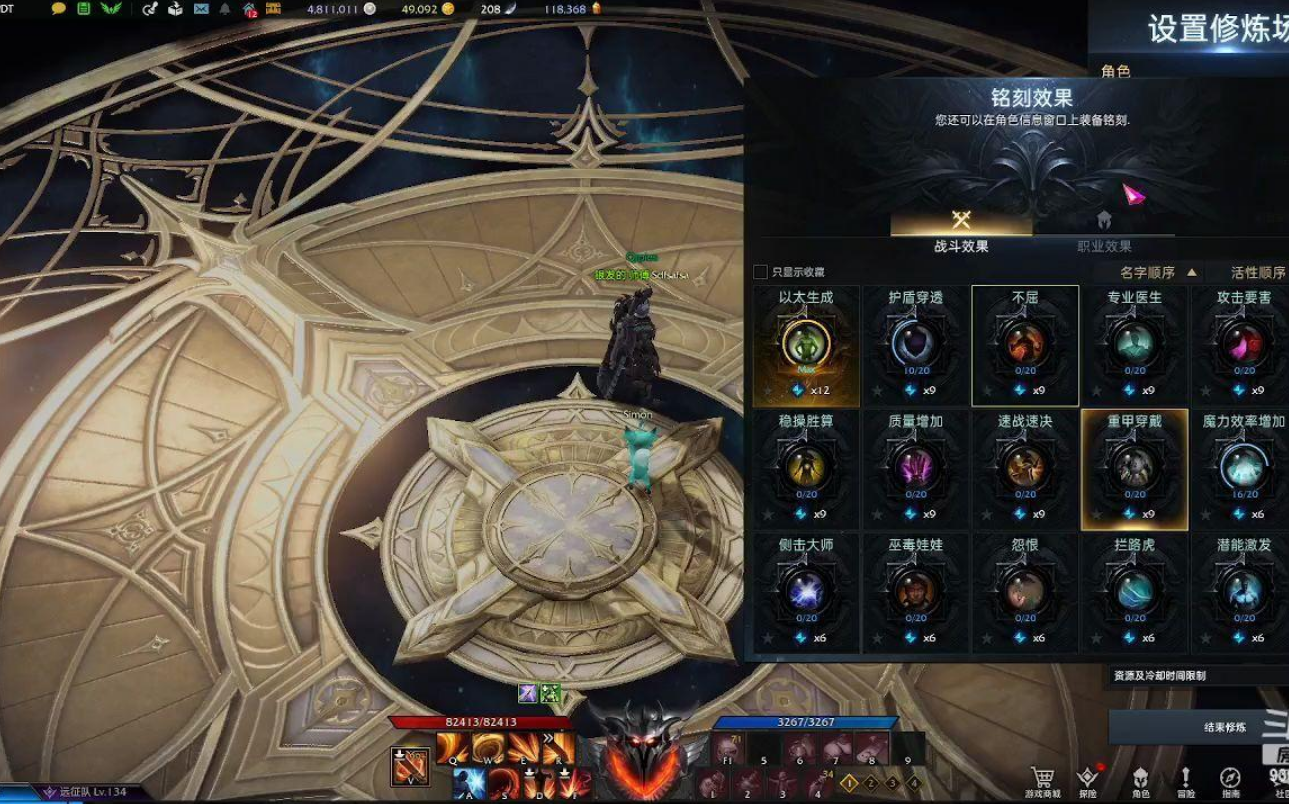
Task: Choose the 质量增加 engraving
Action: 916,469
